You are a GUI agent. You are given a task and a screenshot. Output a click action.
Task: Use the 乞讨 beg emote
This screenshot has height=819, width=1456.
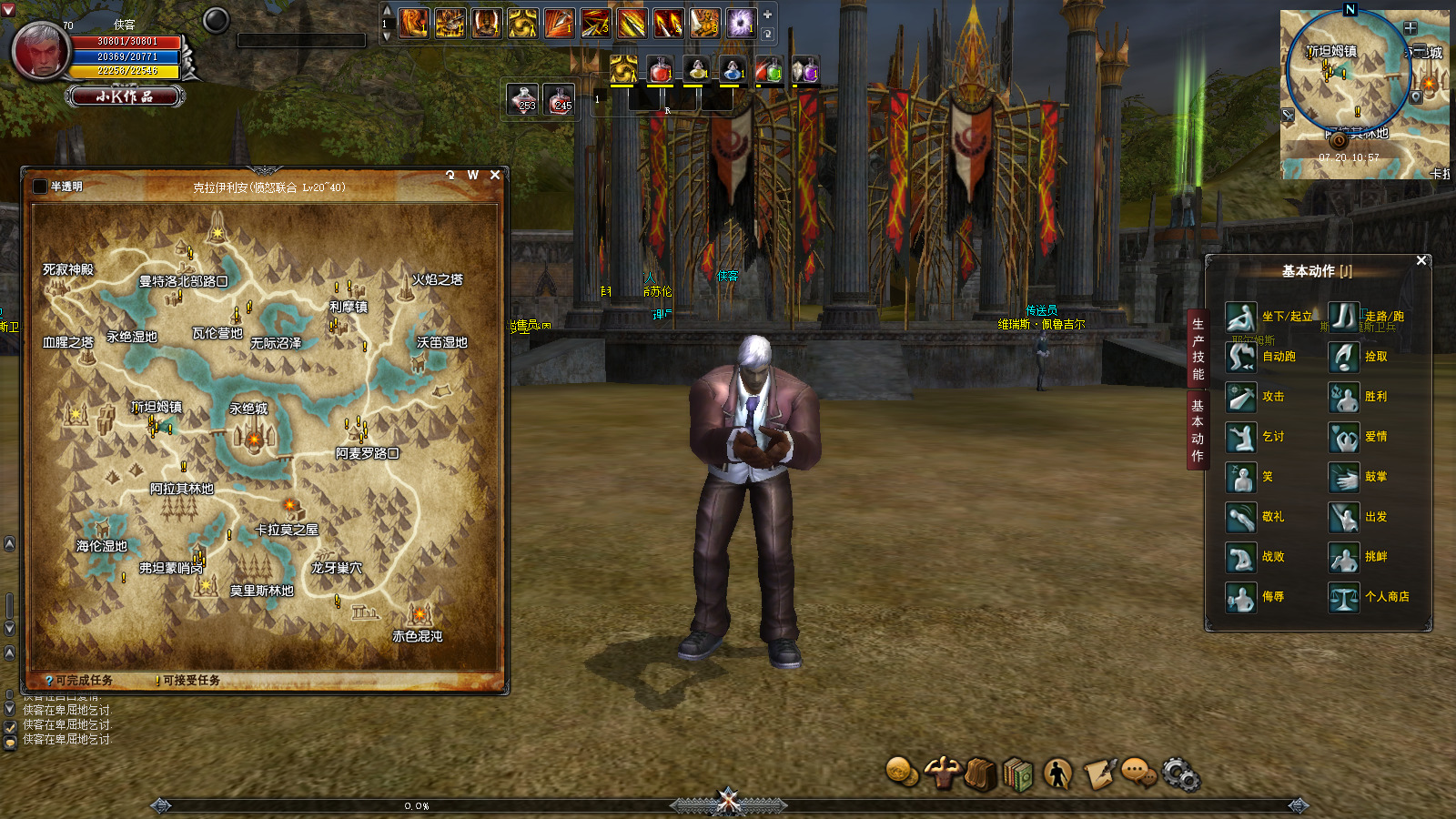pos(1241,437)
